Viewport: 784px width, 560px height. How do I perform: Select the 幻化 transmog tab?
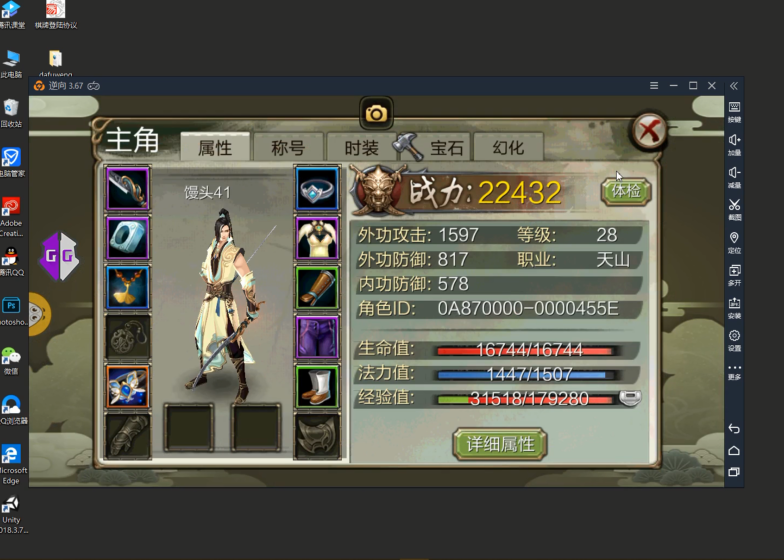click(x=508, y=147)
